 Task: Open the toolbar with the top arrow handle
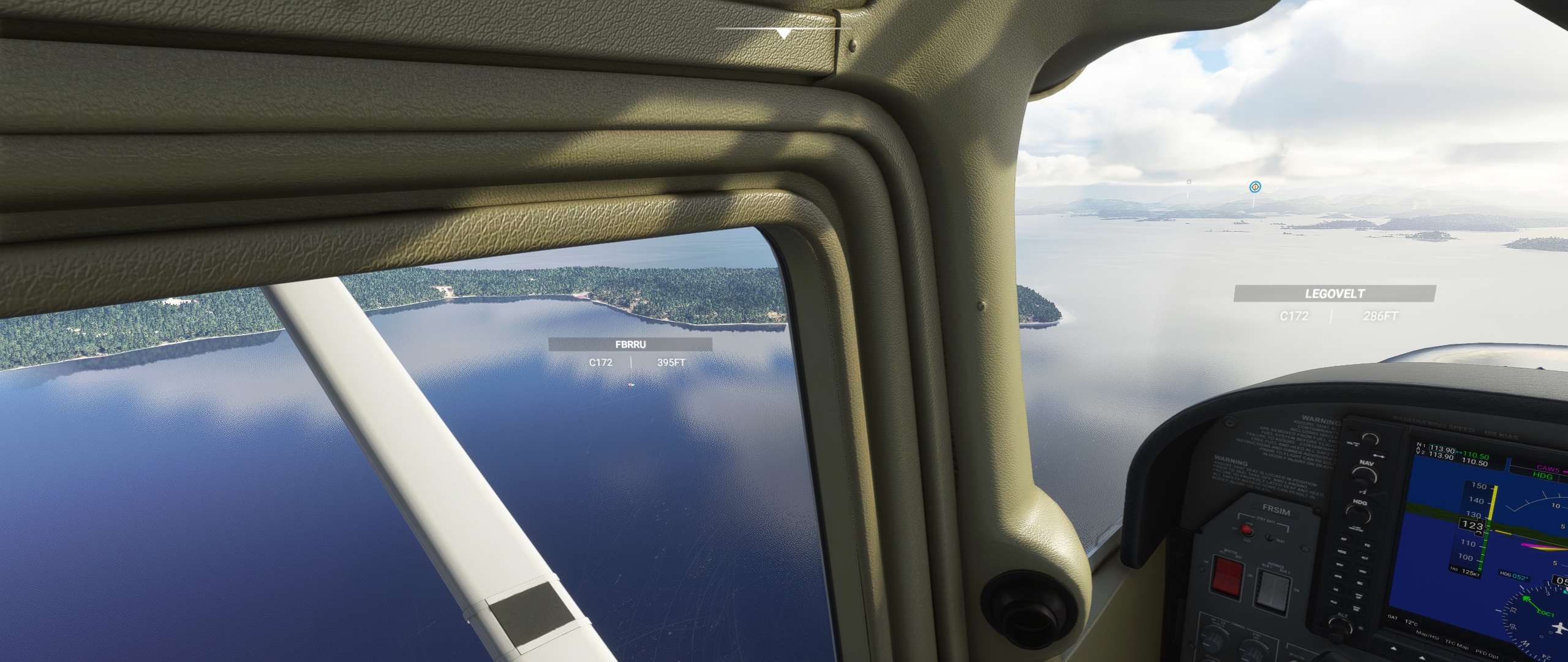tap(783, 33)
